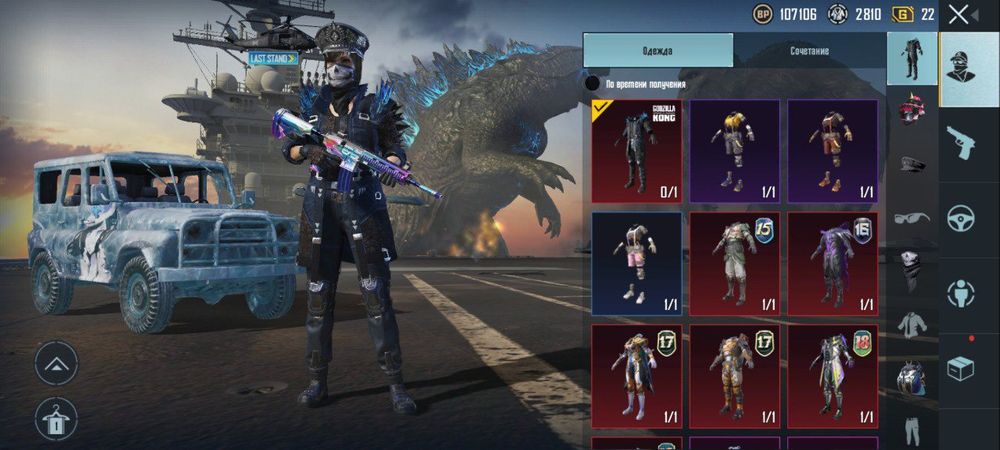This screenshot has height=450, width=1000.
Task: Toggle the 'По времени получения' sort option
Action: point(593,83)
